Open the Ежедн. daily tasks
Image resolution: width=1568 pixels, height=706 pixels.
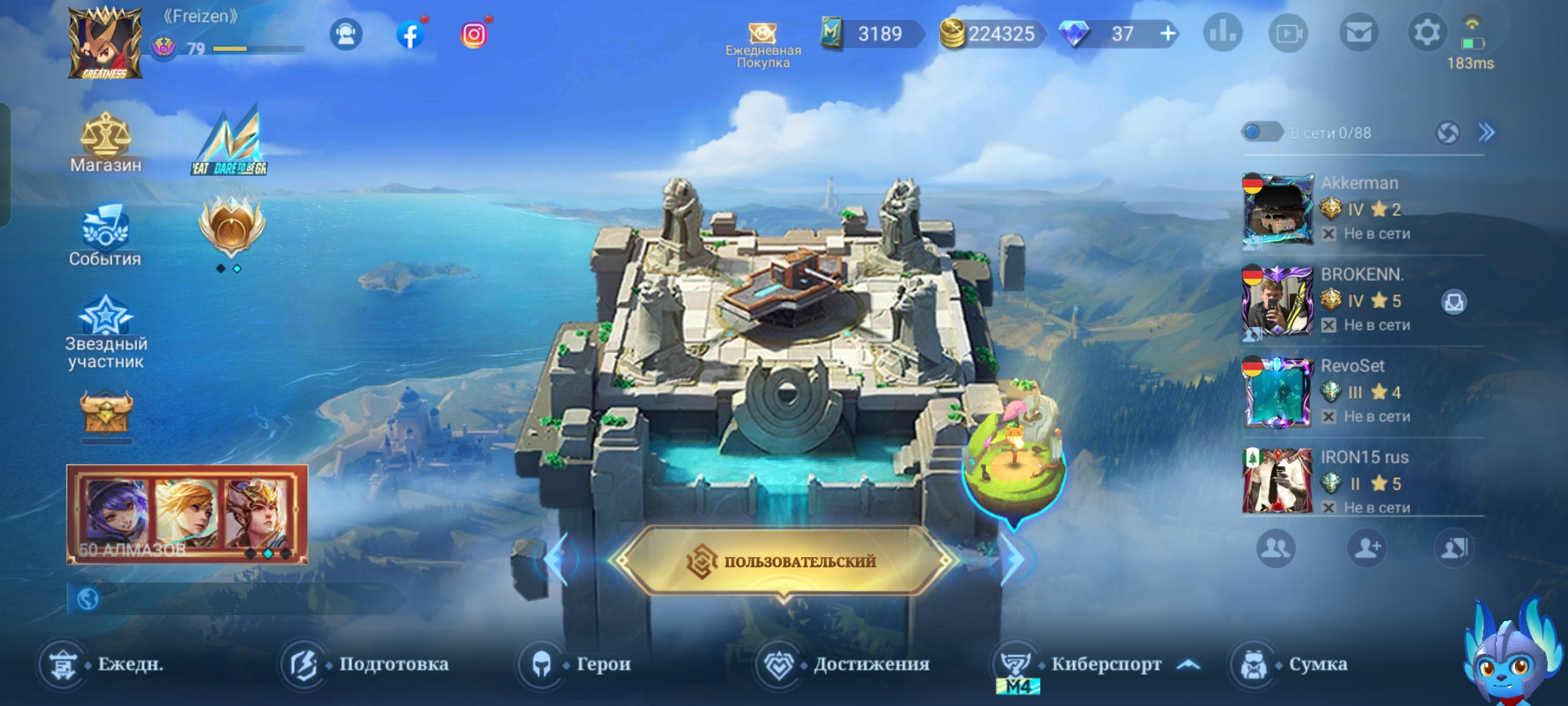pos(101,664)
